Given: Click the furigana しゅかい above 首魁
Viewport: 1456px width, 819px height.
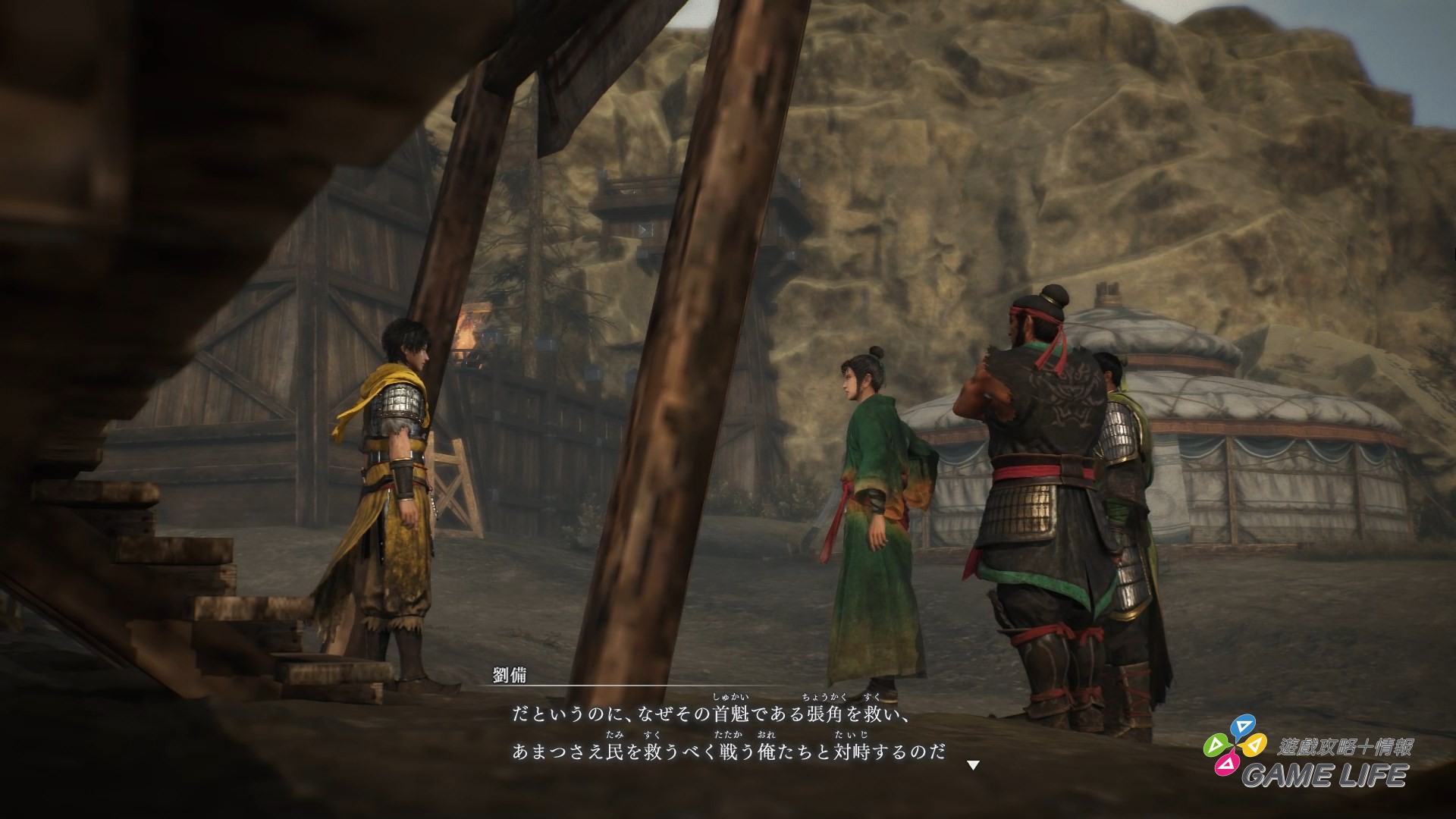Looking at the screenshot, I should [x=730, y=697].
